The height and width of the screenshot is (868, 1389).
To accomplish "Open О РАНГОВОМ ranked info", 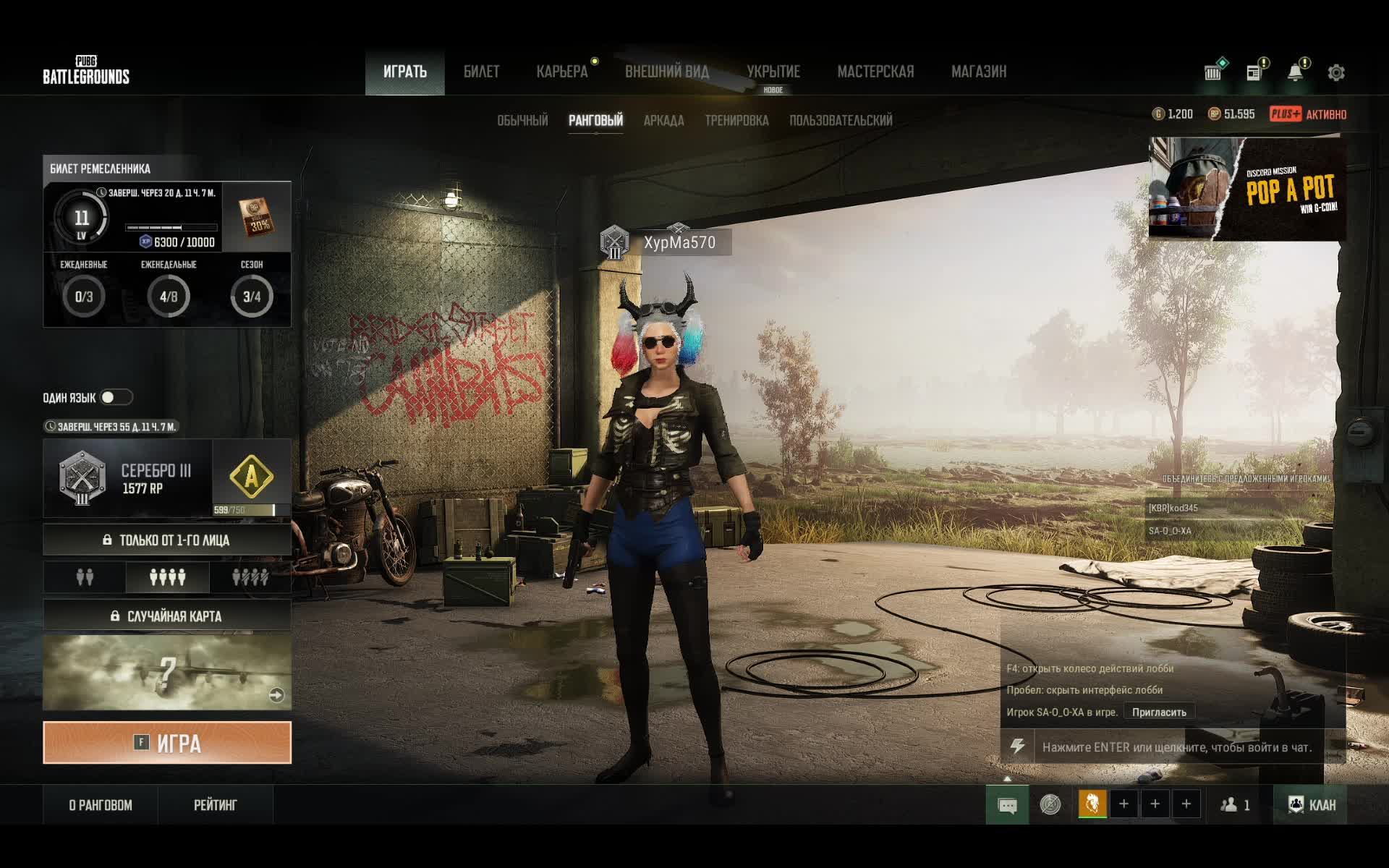I will [101, 805].
